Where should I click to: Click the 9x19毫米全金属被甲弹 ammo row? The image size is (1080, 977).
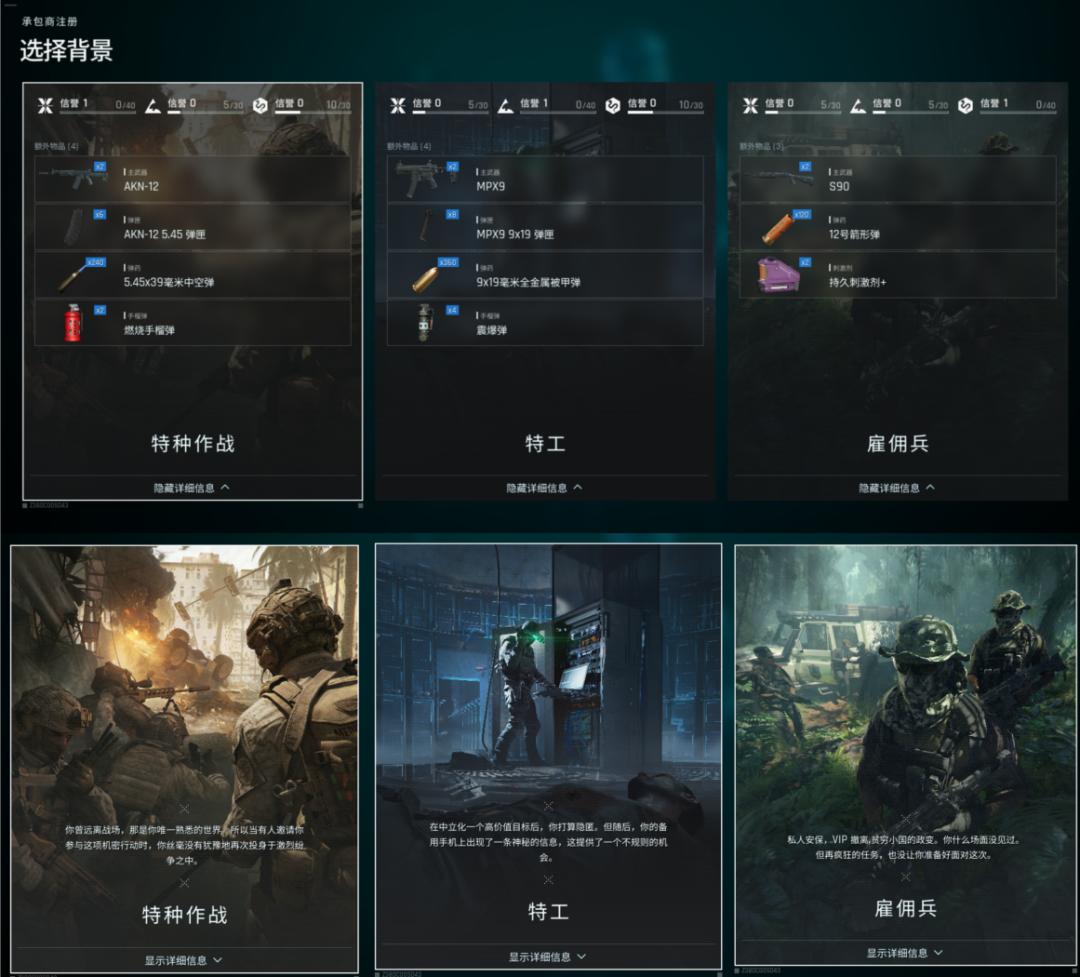click(545, 275)
